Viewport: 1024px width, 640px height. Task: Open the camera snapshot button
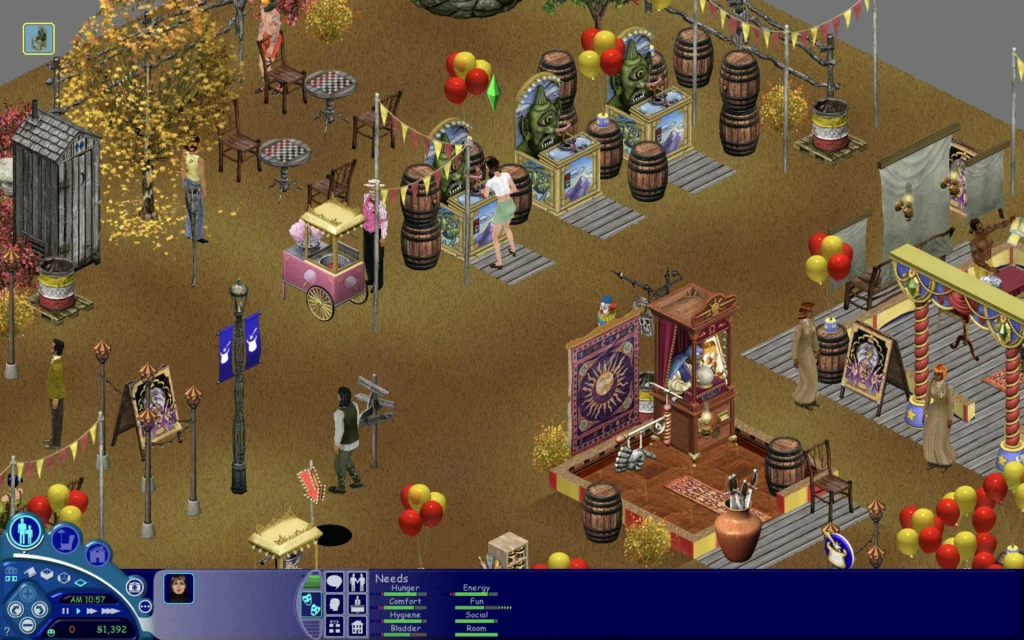coord(134,587)
